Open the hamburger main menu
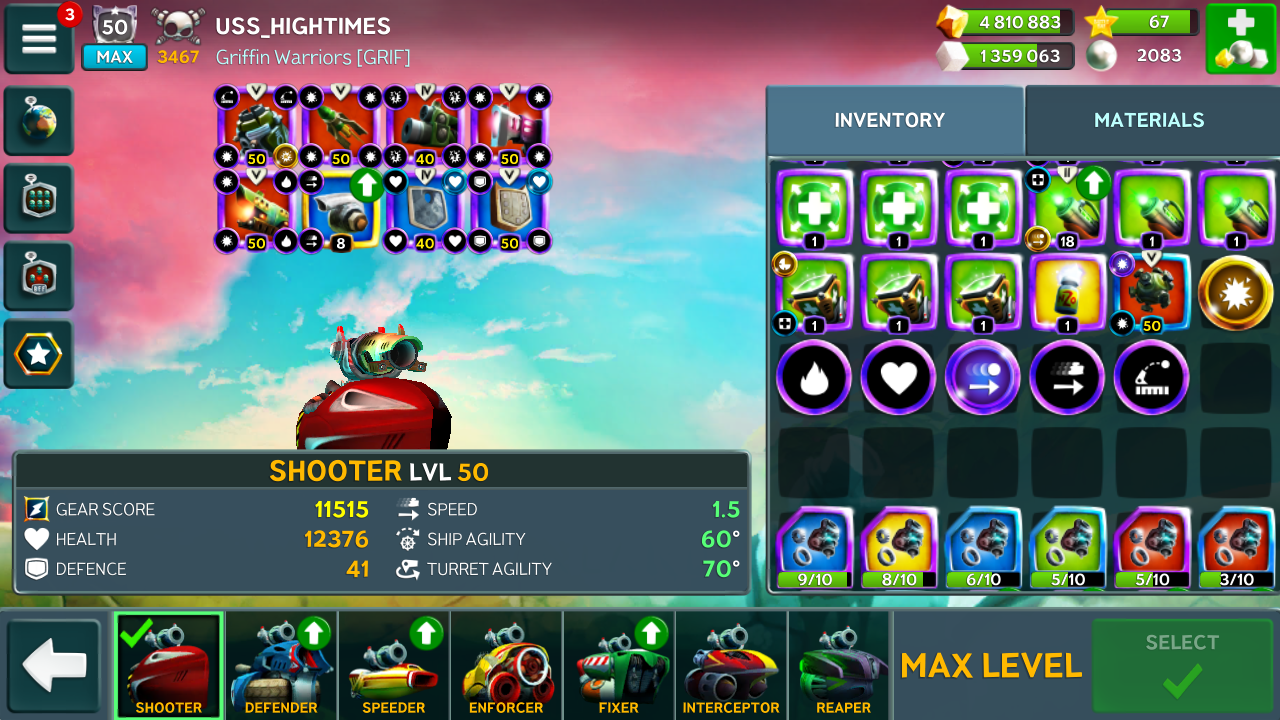This screenshot has height=720, width=1280. 39,39
